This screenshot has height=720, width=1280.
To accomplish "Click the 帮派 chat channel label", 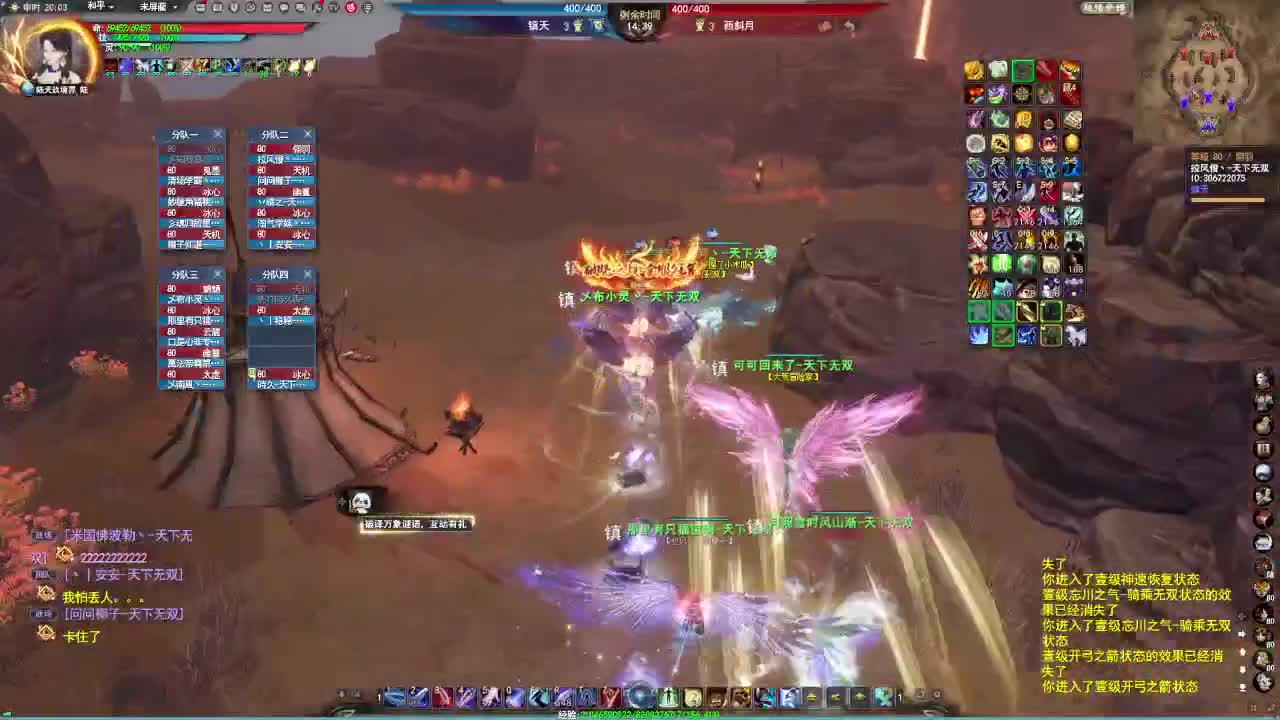I will point(41,575).
